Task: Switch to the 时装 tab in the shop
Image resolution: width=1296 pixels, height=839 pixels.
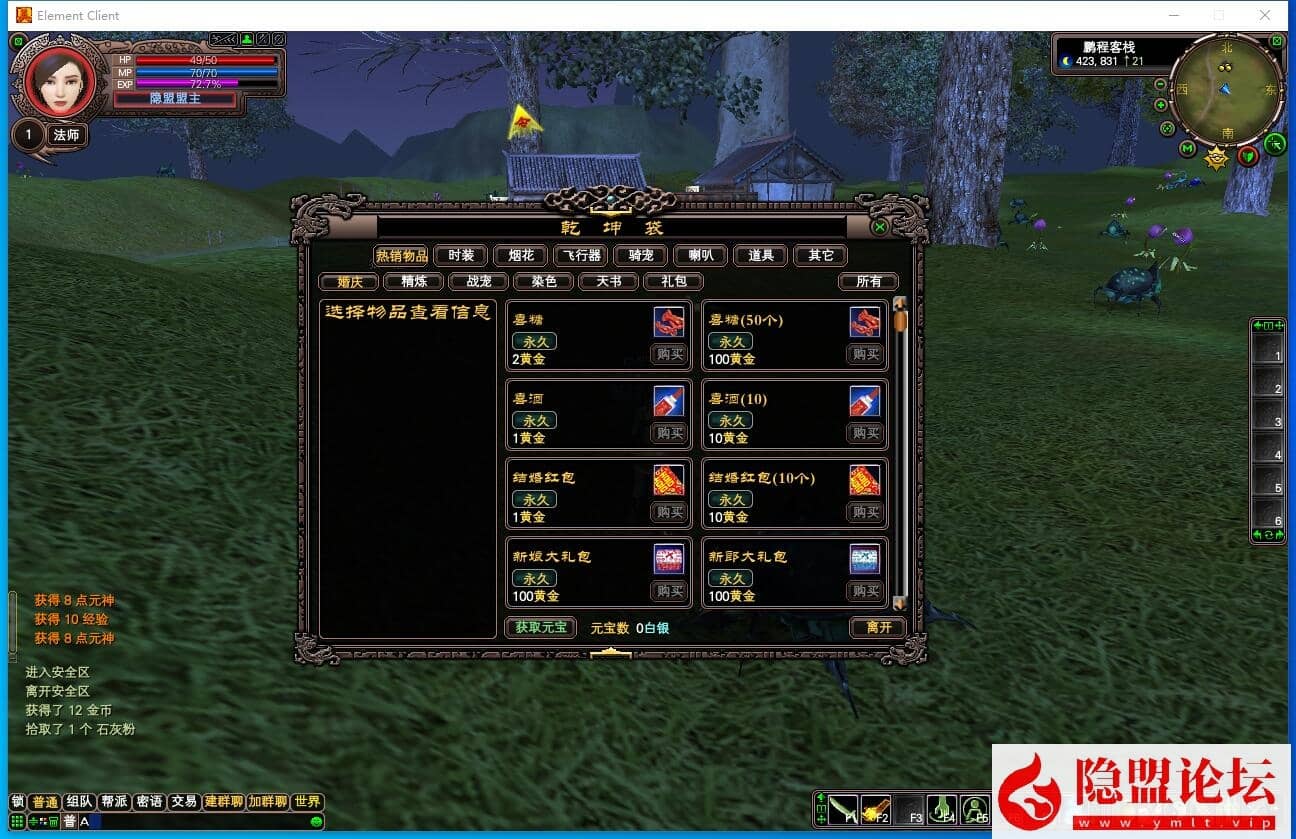Action: [x=462, y=255]
